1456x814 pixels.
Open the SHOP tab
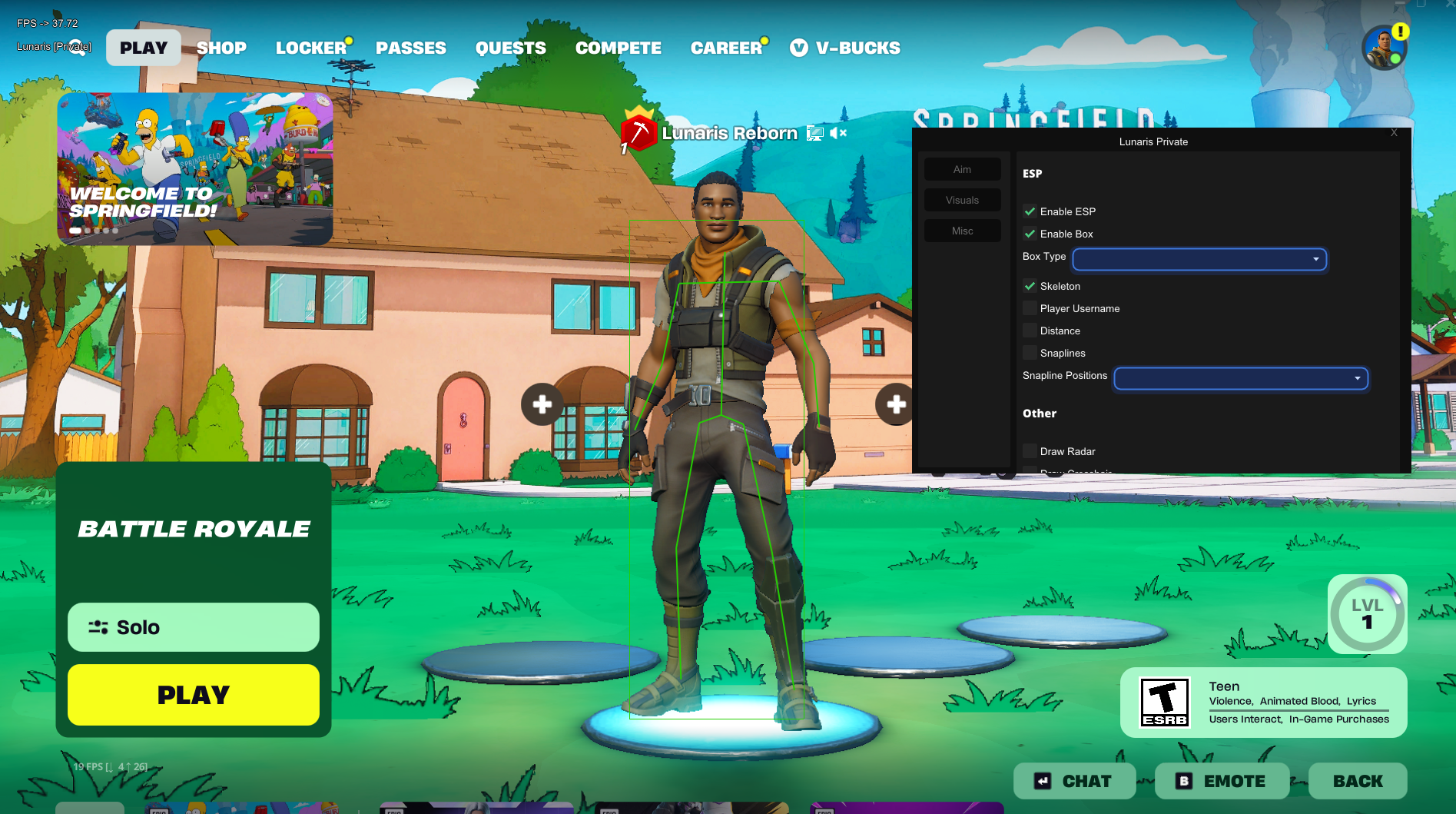(x=221, y=48)
